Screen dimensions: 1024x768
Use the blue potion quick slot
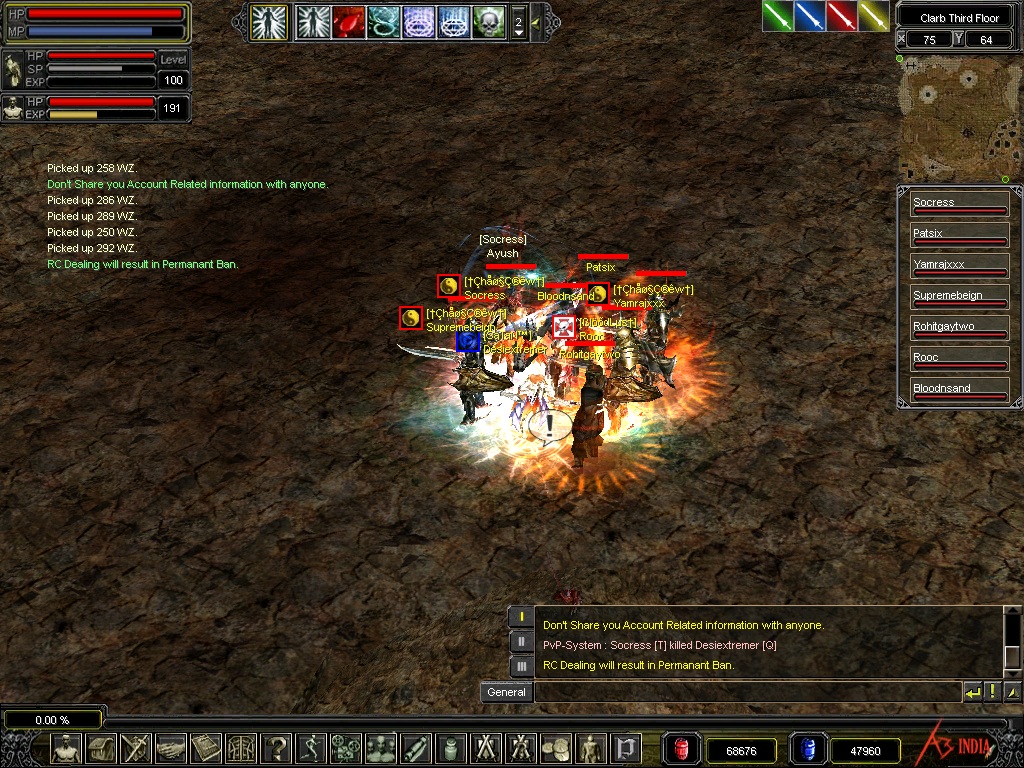click(x=808, y=749)
